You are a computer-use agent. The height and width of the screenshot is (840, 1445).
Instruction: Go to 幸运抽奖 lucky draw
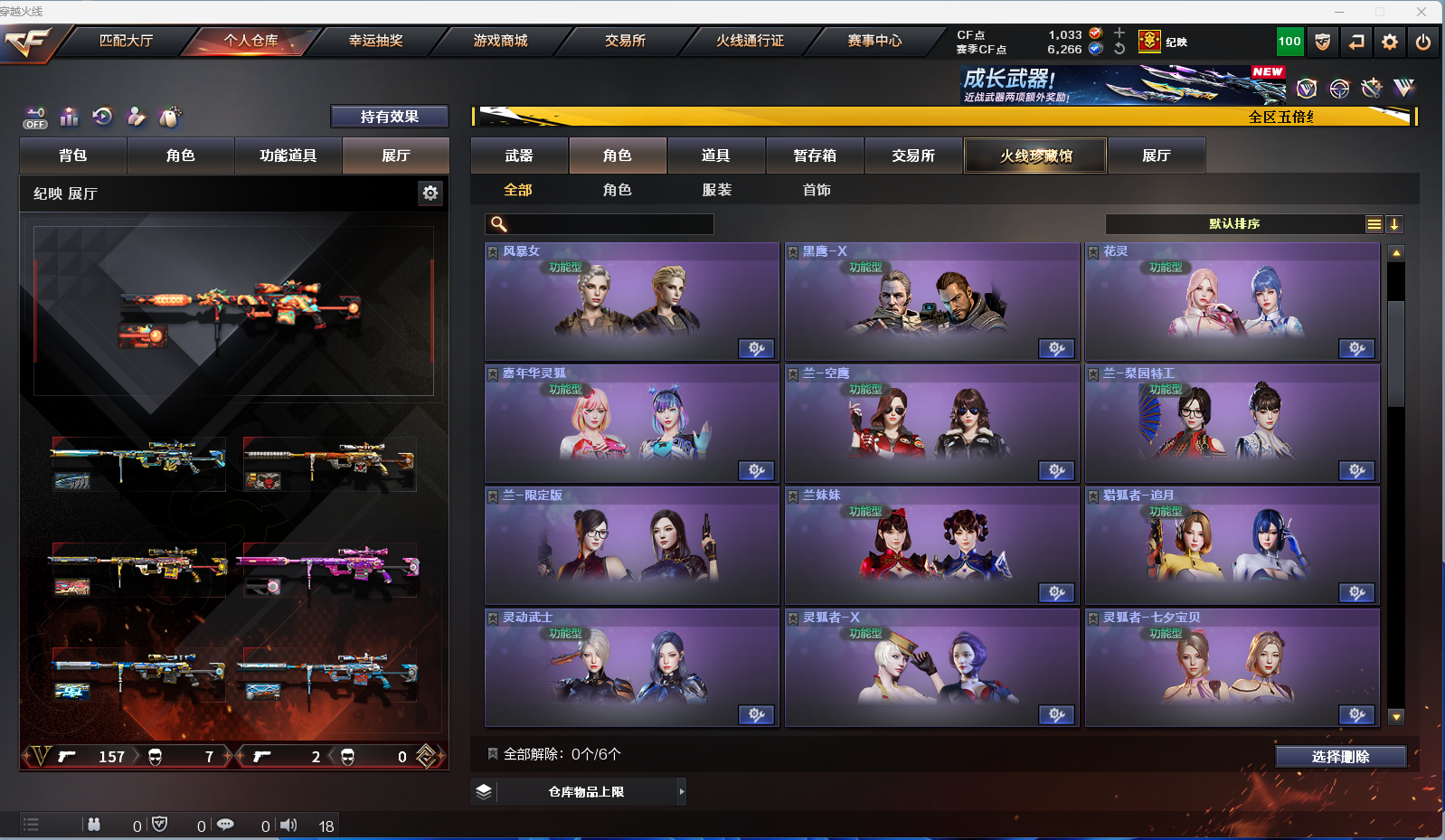pyautogui.click(x=375, y=41)
